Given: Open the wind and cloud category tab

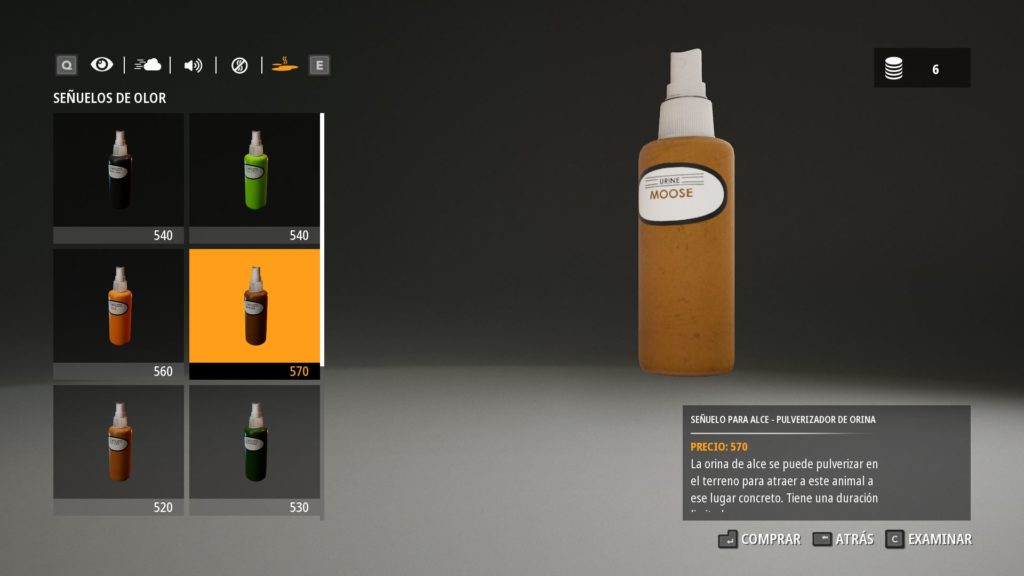Looking at the screenshot, I should [148, 65].
